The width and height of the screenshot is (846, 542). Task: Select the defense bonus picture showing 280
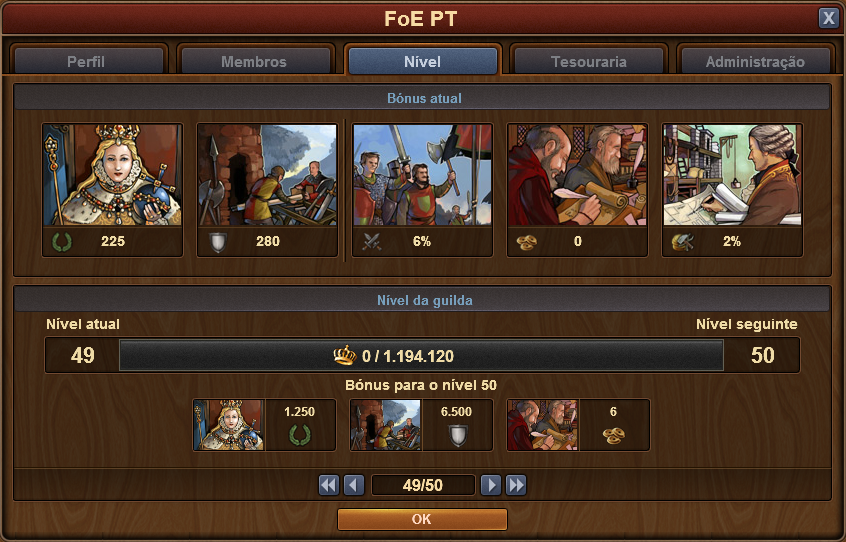(x=267, y=176)
